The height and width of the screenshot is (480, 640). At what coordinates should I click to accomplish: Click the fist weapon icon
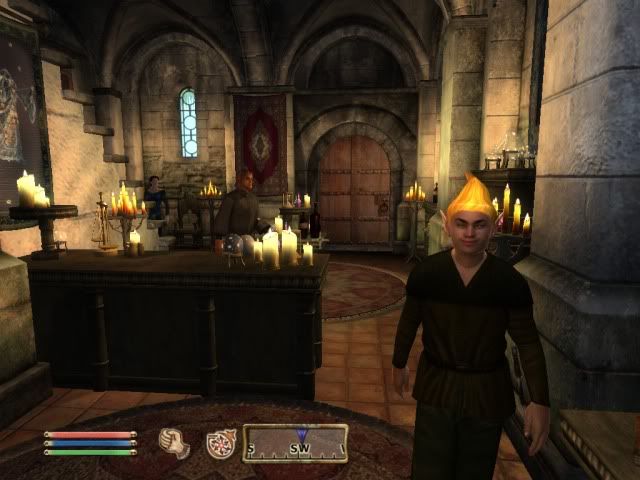pos(175,442)
